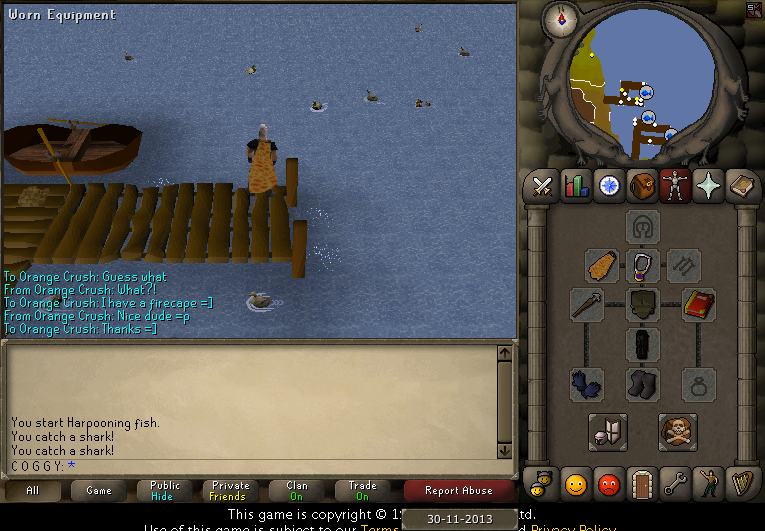Screen dimensions: 765x531
Task: Select the blue gloves slot
Action: (587, 385)
